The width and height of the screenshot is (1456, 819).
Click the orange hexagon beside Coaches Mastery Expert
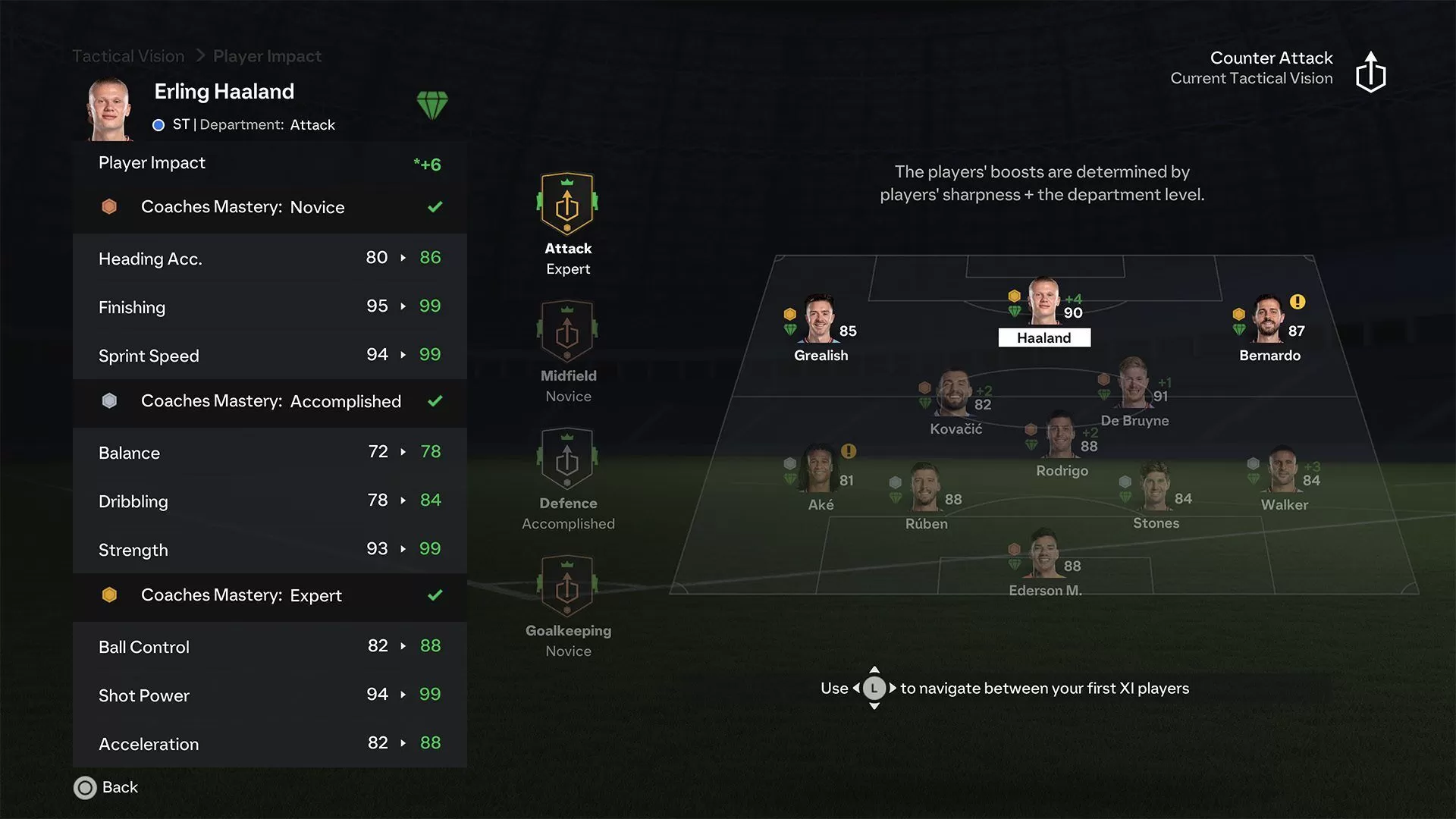[x=109, y=595]
